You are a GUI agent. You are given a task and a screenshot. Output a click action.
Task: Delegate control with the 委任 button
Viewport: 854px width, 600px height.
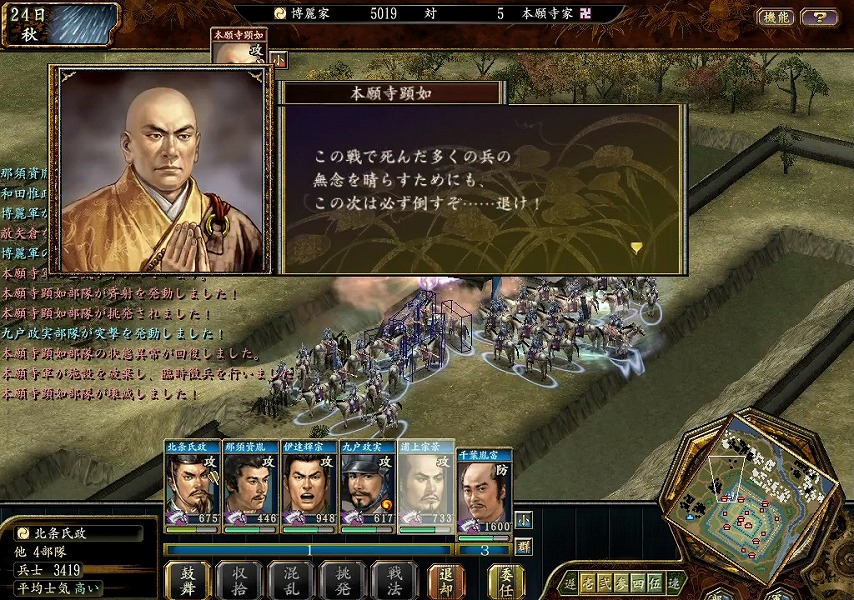[x=507, y=580]
